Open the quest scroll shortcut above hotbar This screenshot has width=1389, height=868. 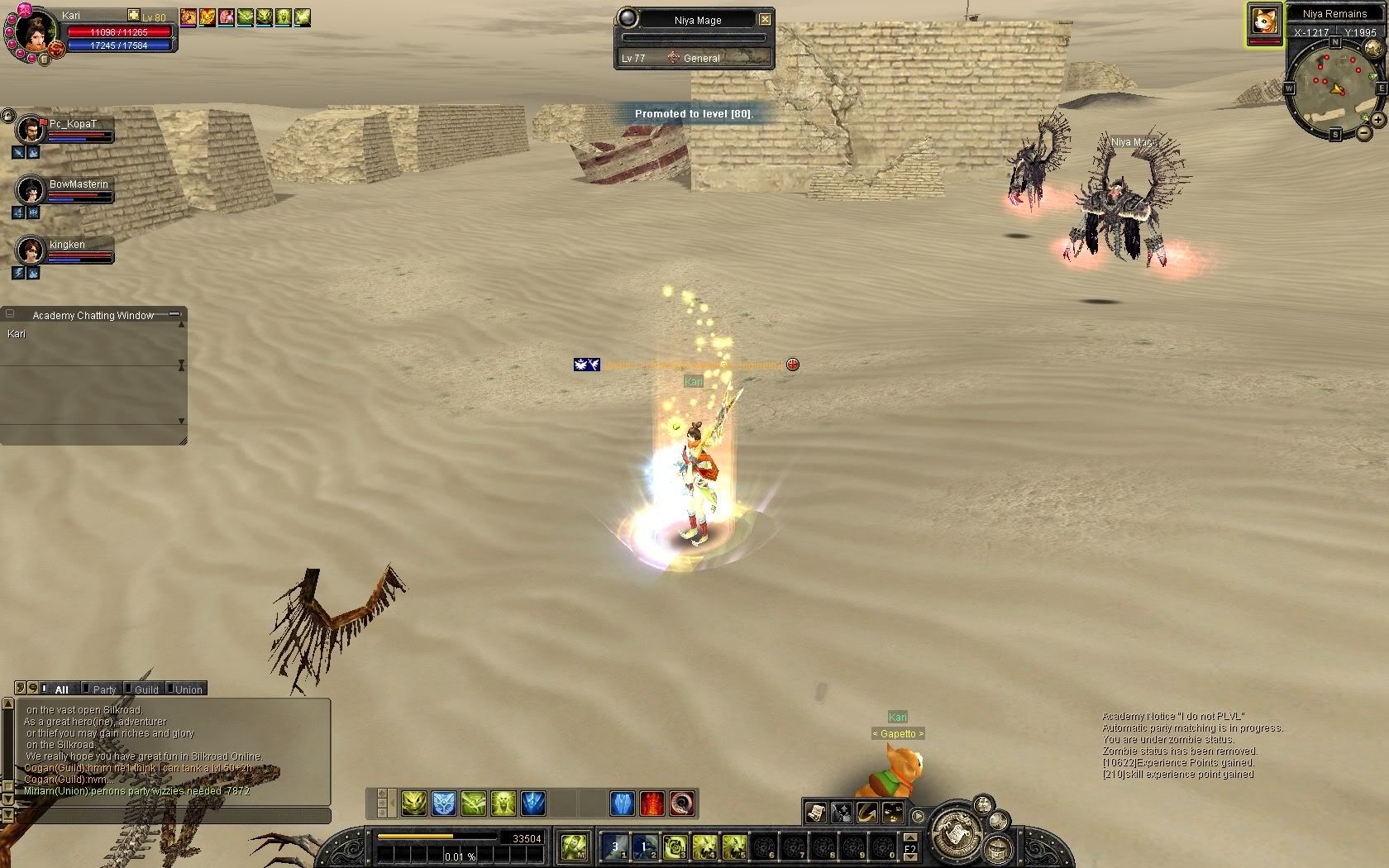point(815,813)
